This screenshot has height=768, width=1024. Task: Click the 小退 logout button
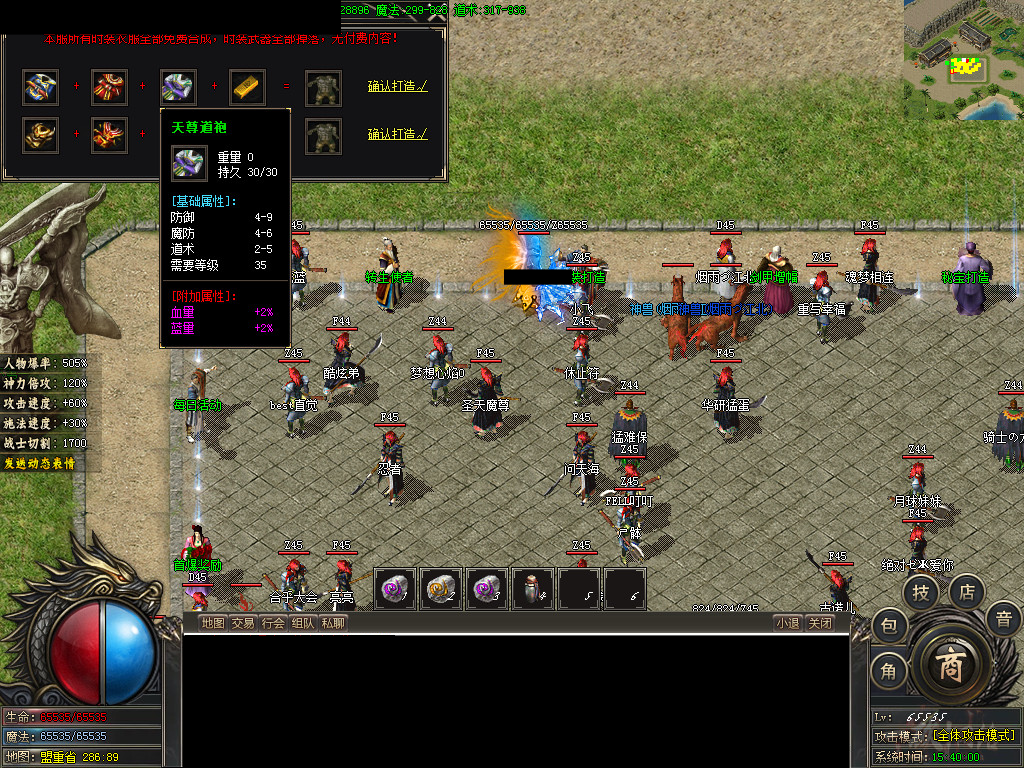(x=788, y=623)
